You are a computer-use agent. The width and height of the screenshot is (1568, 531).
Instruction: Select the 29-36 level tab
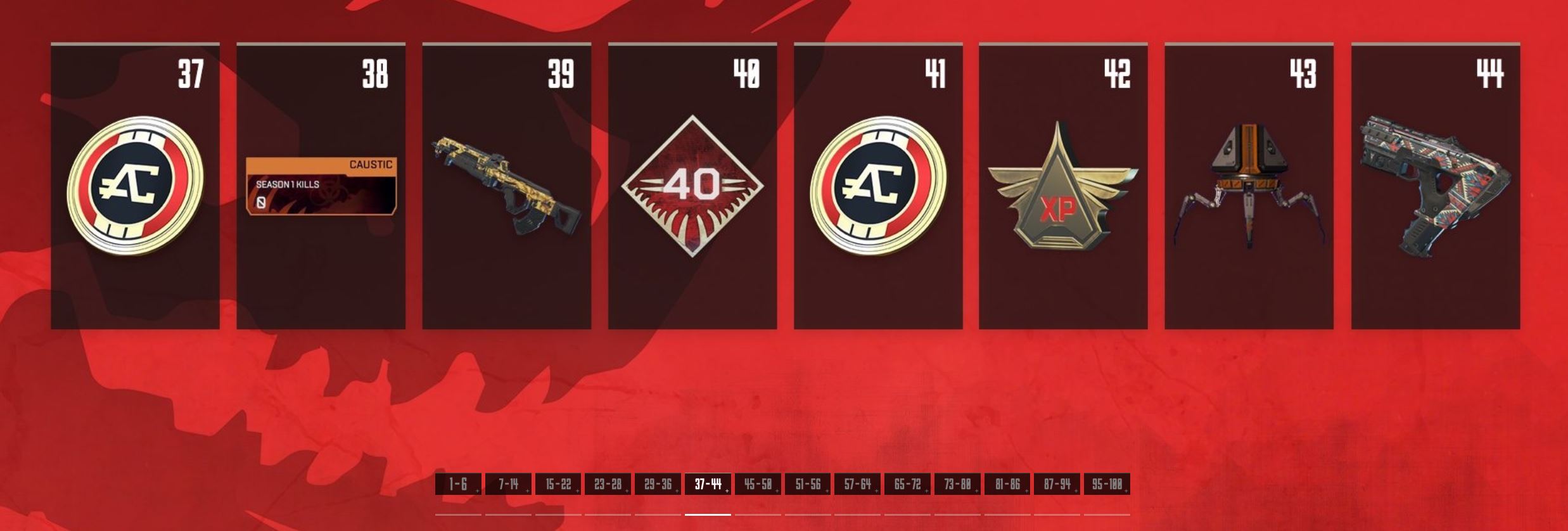(x=658, y=485)
